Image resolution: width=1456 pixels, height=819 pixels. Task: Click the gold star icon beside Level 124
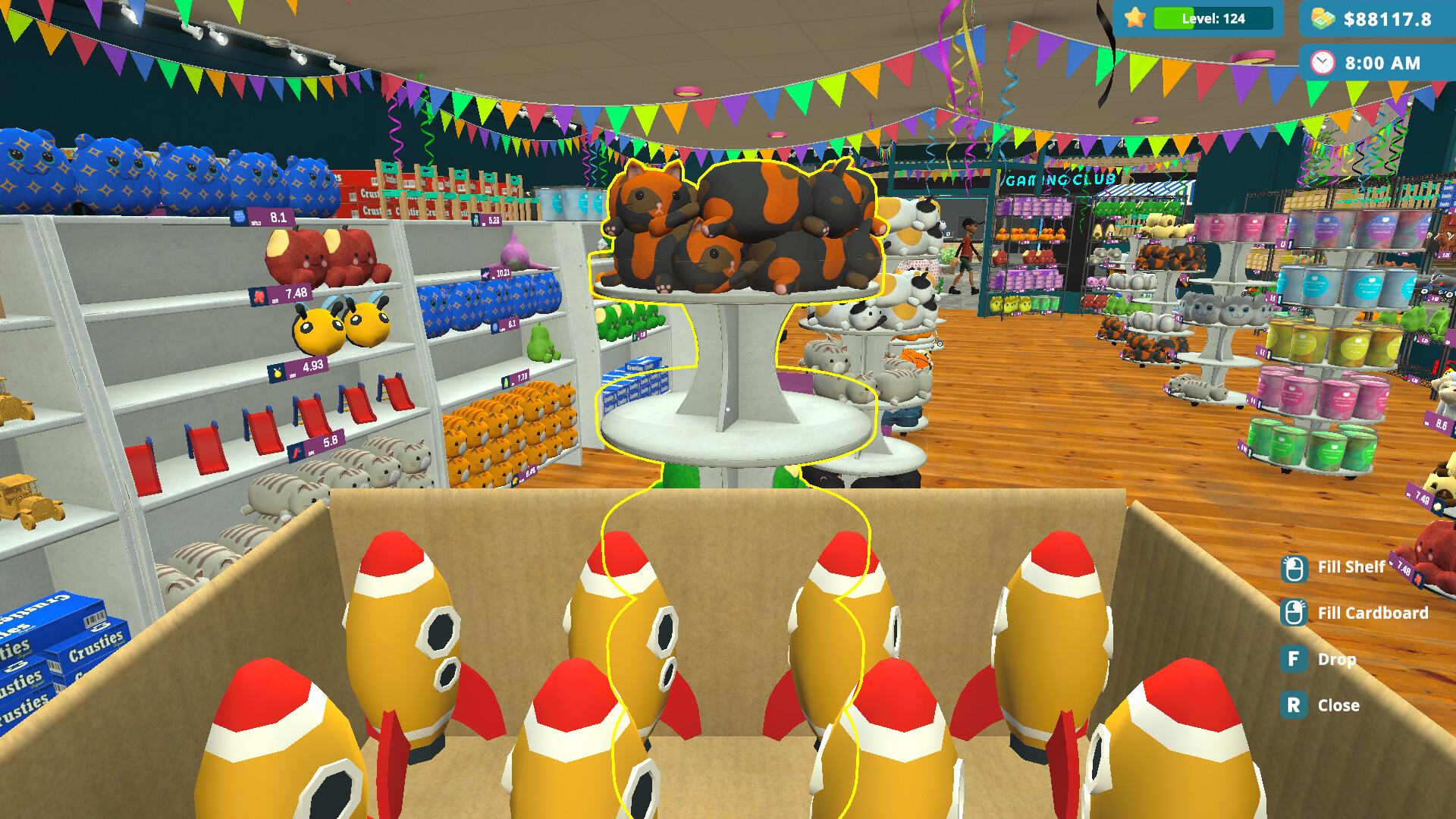(1134, 18)
